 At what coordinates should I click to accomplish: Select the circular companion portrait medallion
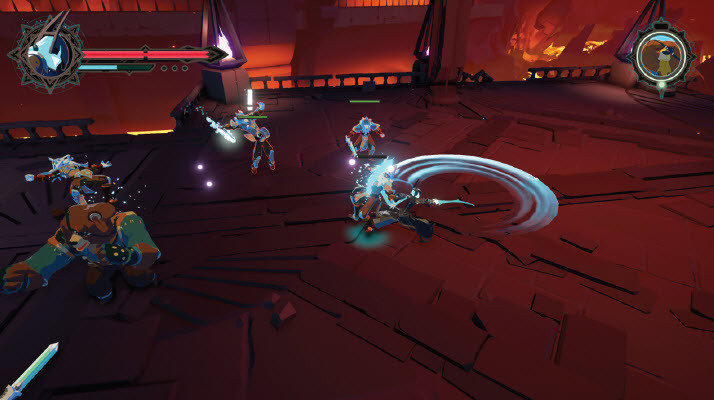[661, 55]
